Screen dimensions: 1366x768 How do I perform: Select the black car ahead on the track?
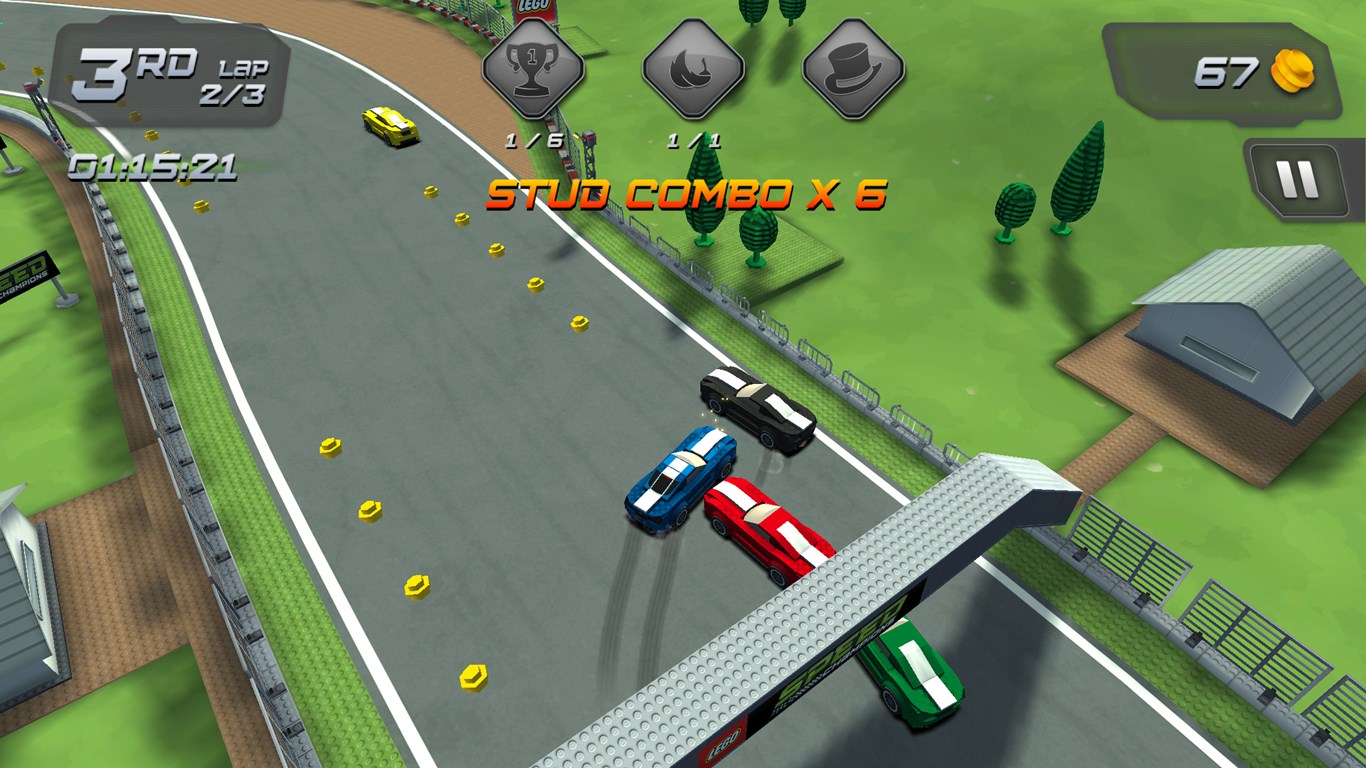[x=755, y=405]
